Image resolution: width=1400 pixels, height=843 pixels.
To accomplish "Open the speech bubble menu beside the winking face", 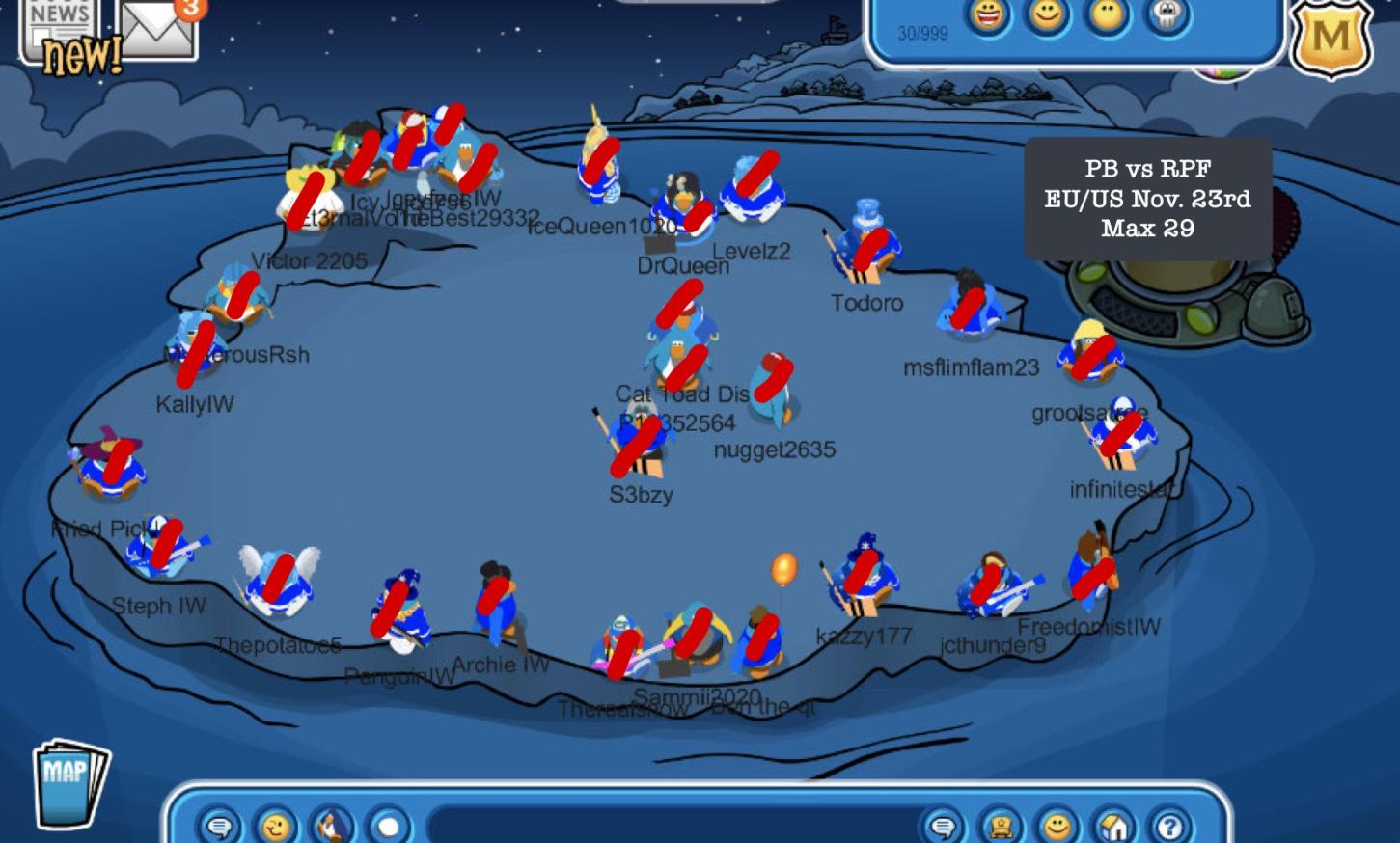I will (x=219, y=826).
